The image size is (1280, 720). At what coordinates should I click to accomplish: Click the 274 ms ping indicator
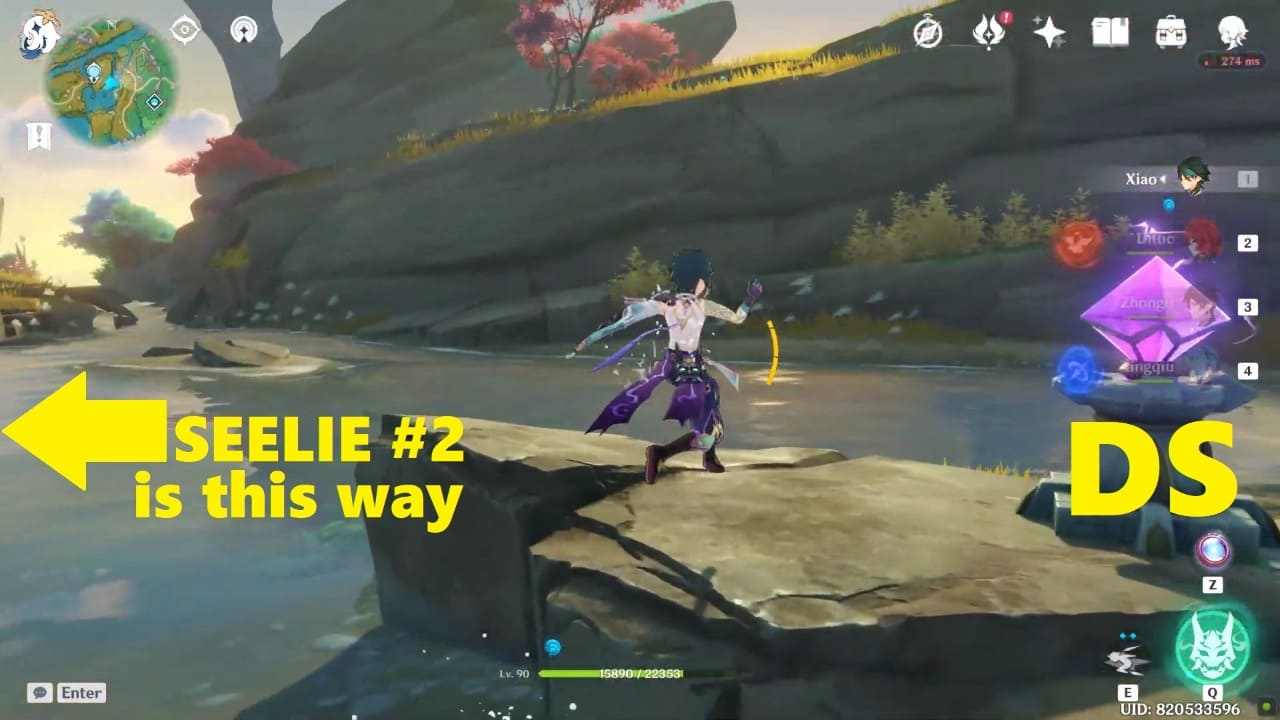click(x=1232, y=62)
